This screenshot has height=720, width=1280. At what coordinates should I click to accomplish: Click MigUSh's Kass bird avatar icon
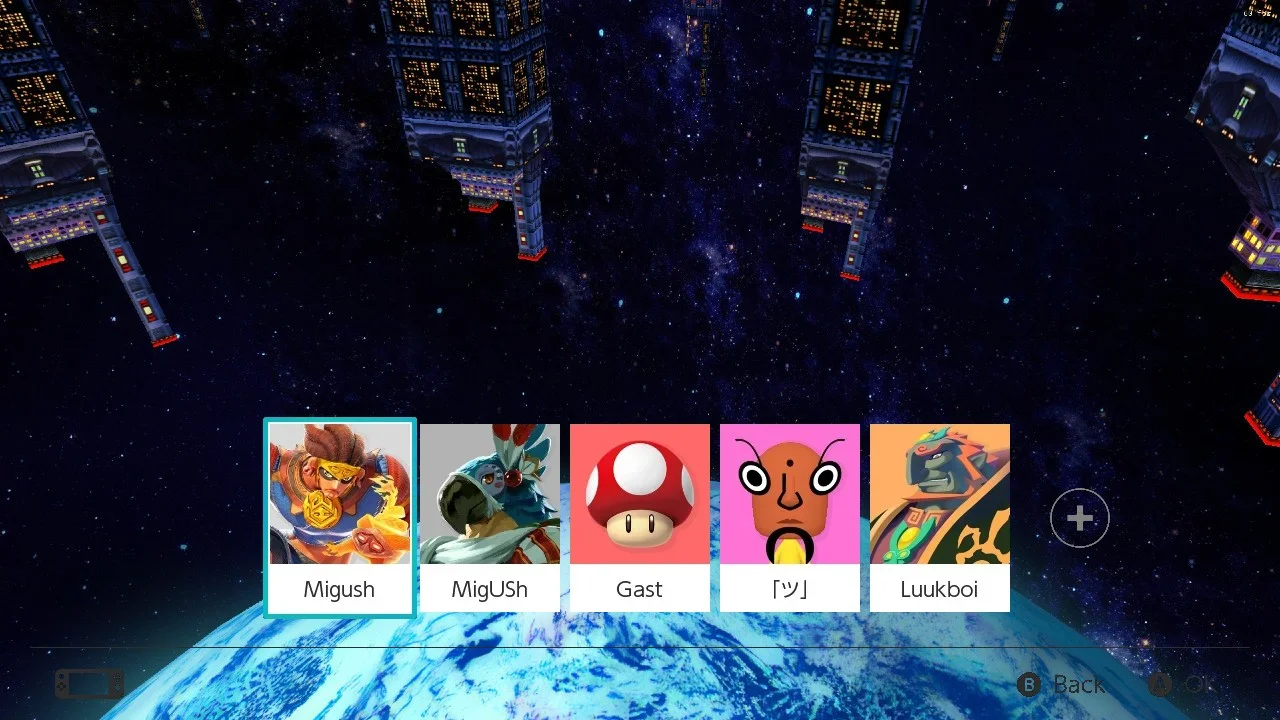(x=489, y=495)
